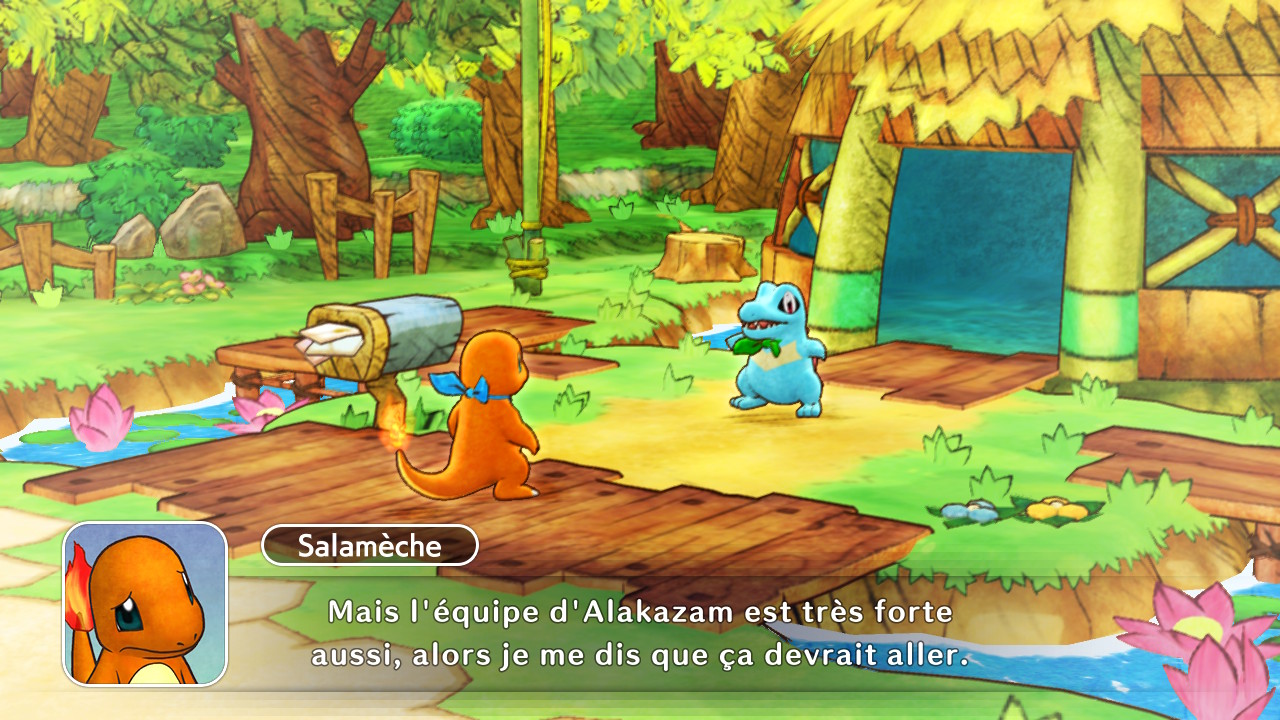Advance the dialogue by clicking Salamèche's text
The width and height of the screenshot is (1280, 720).
(x=640, y=634)
